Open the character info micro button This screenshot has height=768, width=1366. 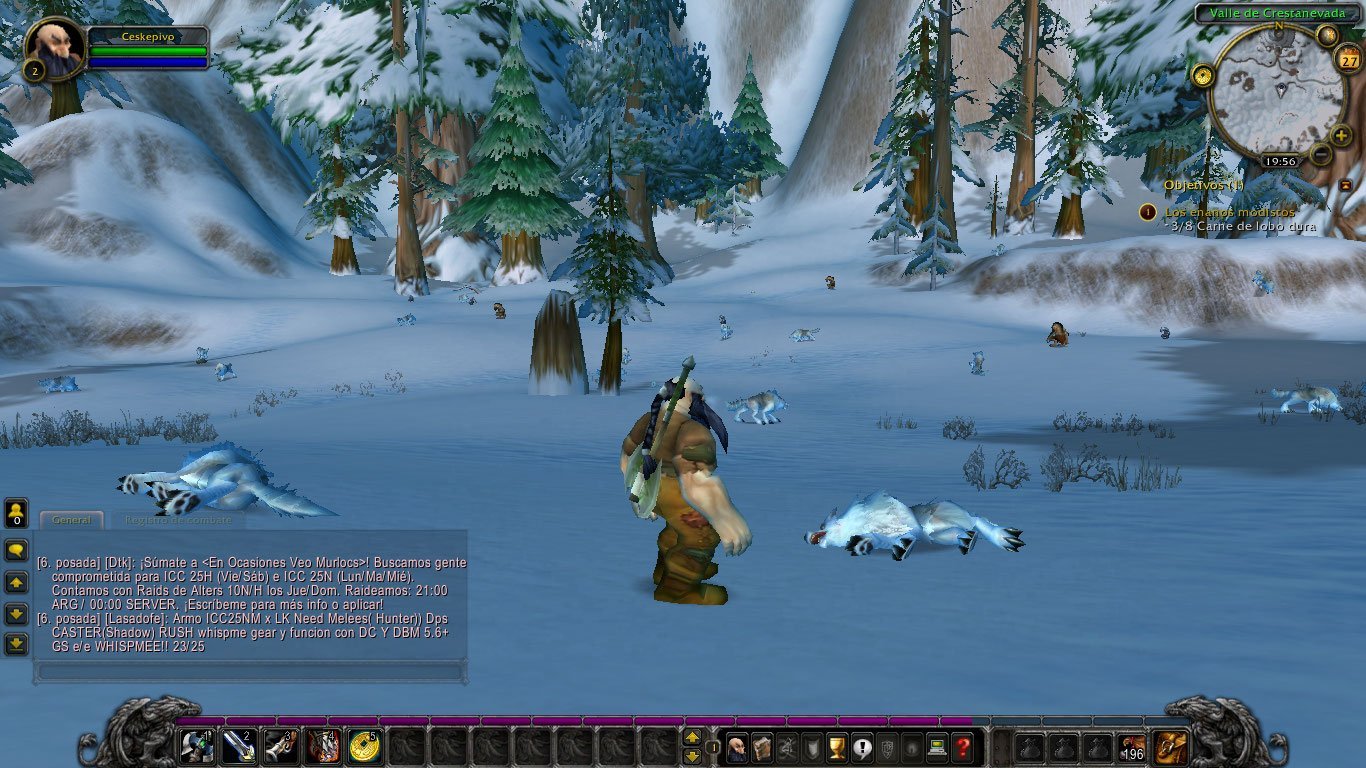point(737,746)
